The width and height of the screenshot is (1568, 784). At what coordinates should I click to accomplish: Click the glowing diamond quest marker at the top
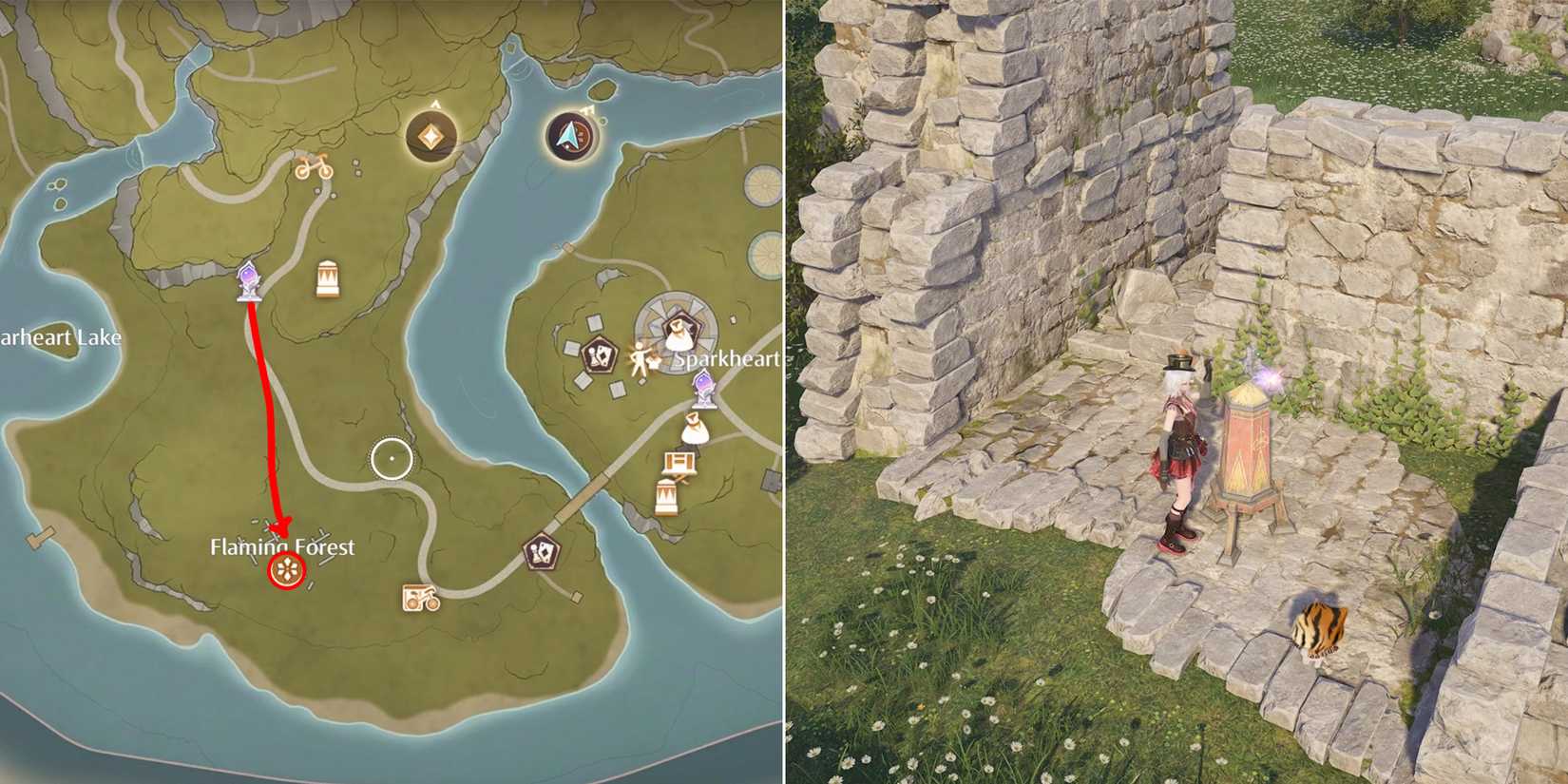(430, 135)
